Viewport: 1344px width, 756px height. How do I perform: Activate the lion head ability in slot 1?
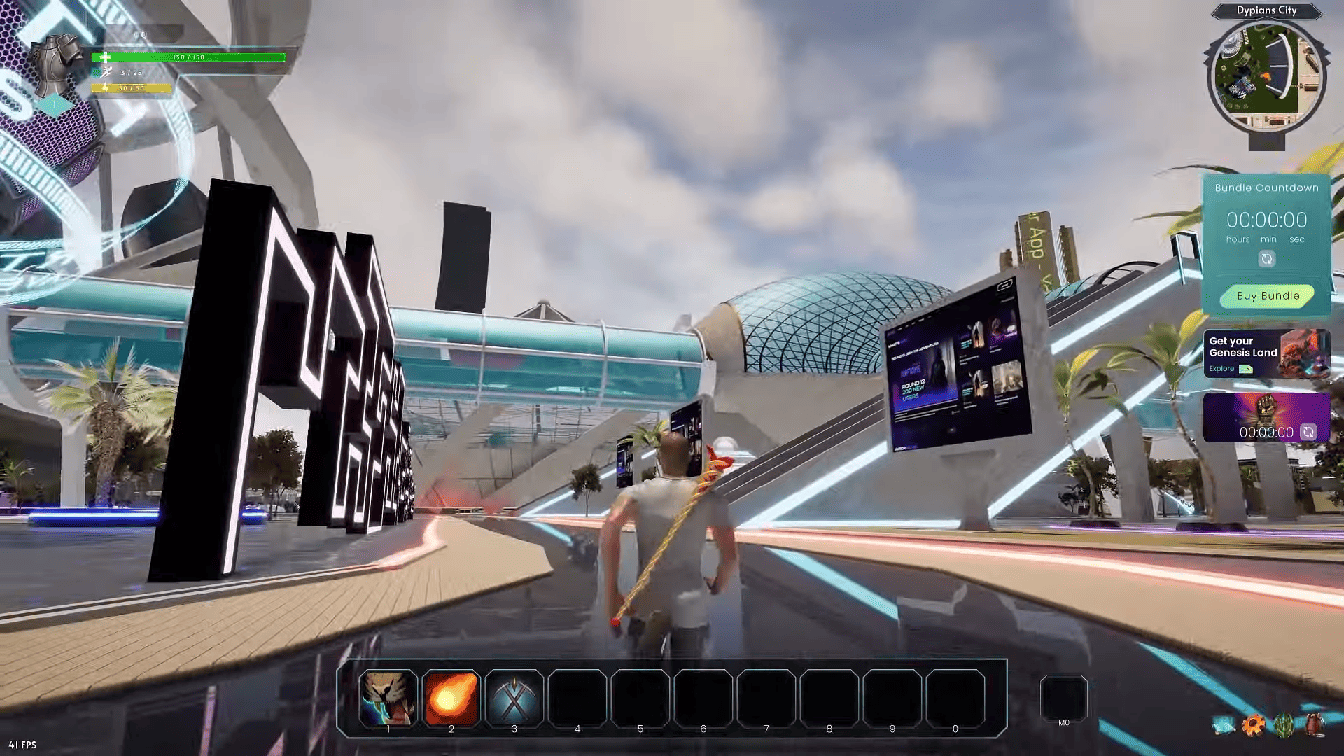(x=389, y=697)
